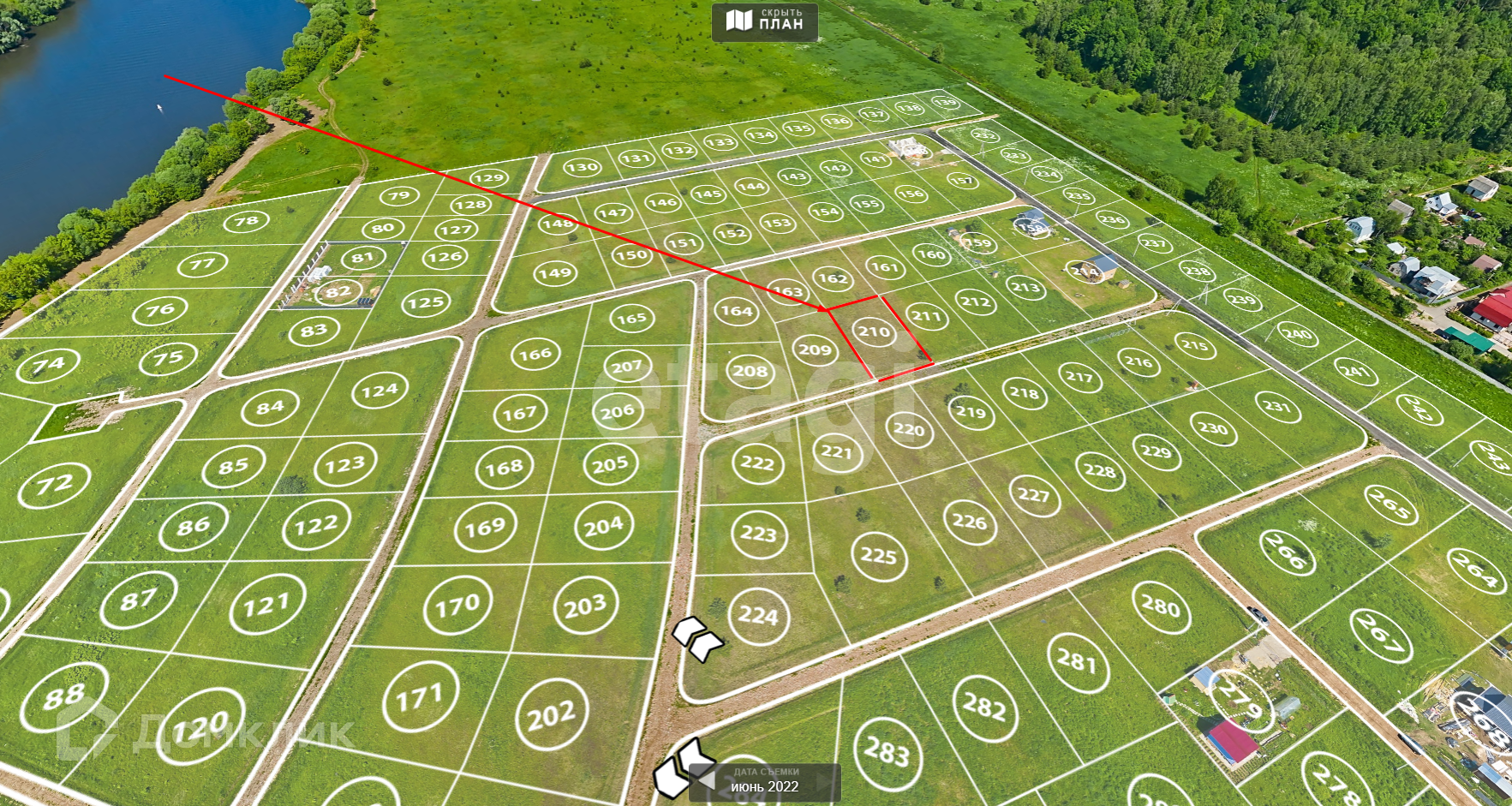Select plot 166 on the plan

click(x=535, y=354)
